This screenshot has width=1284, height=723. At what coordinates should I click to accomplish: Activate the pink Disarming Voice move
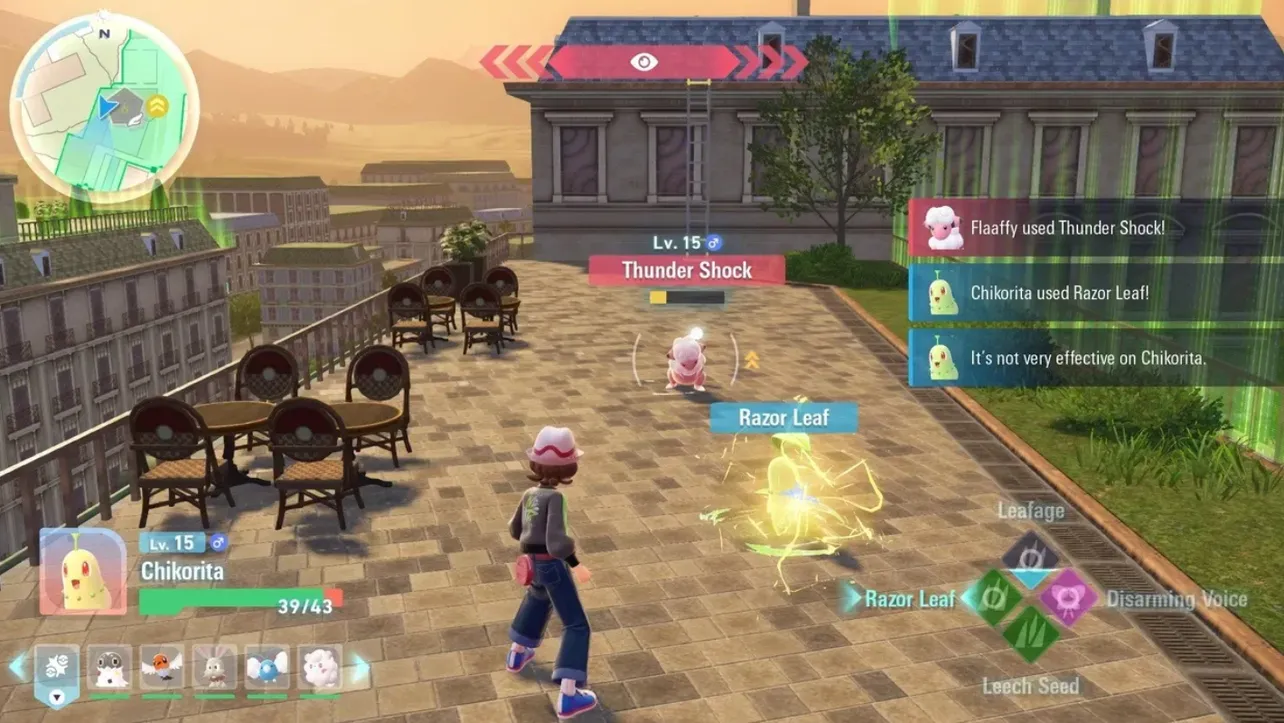point(1068,598)
